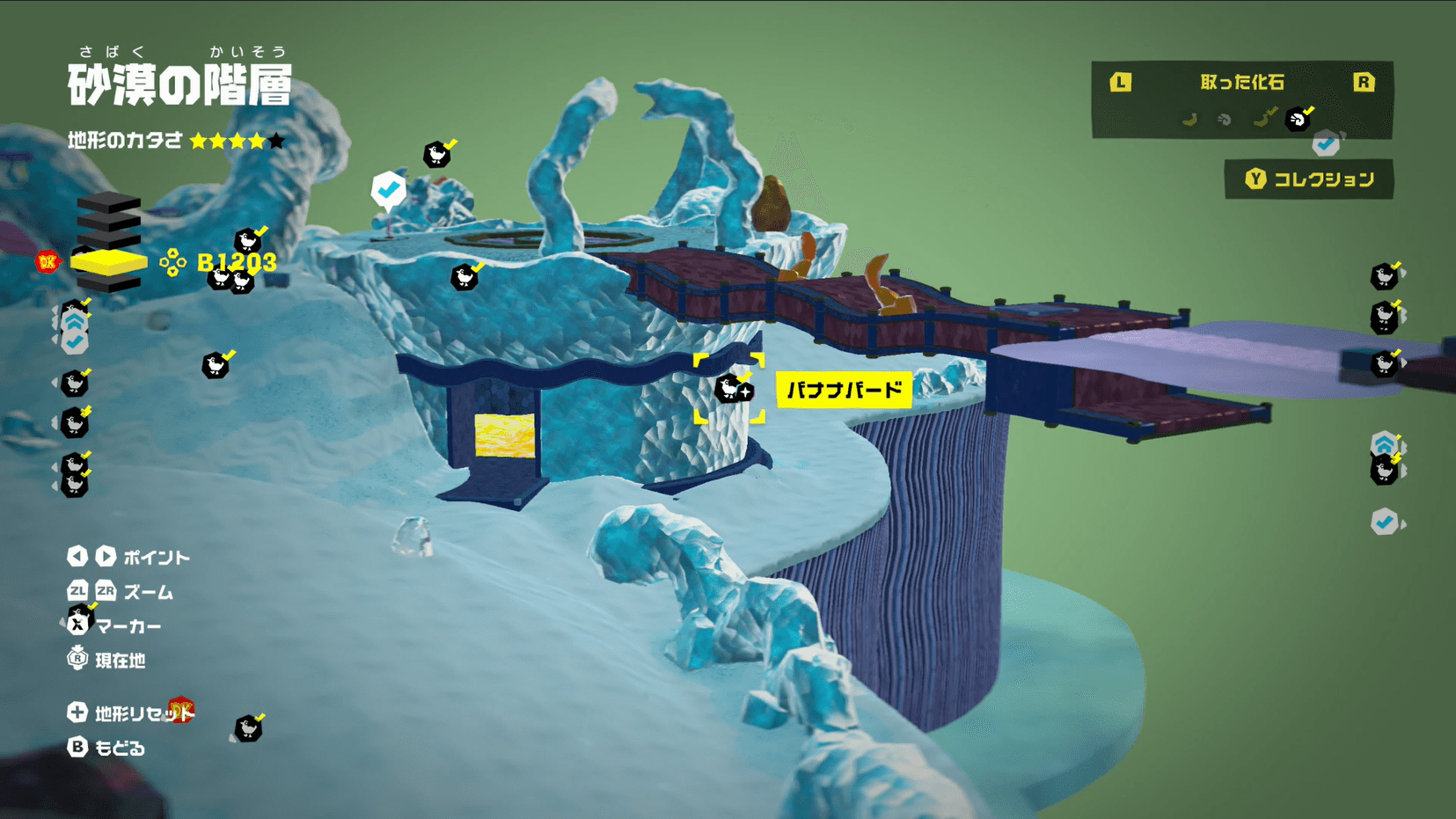
Task: Select the highlighted yellow B1203 layer
Action: tap(109, 262)
